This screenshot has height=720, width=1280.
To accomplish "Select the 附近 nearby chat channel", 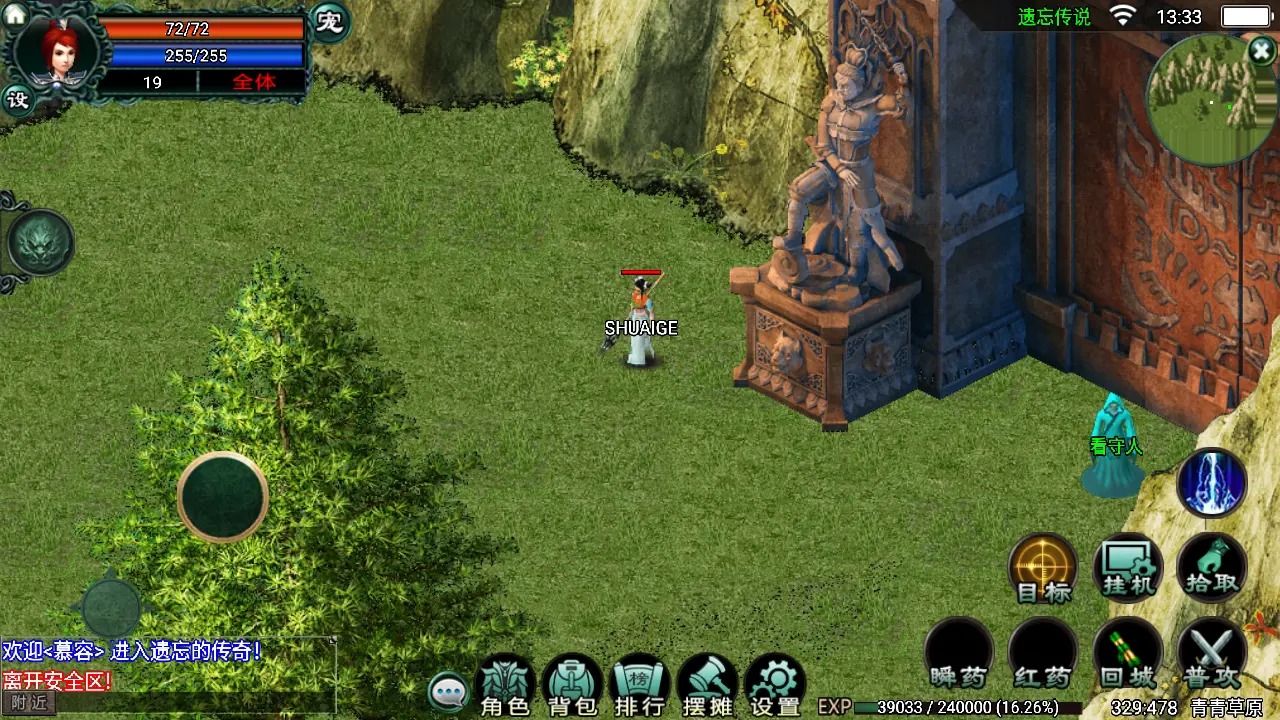I will pyautogui.click(x=28, y=703).
